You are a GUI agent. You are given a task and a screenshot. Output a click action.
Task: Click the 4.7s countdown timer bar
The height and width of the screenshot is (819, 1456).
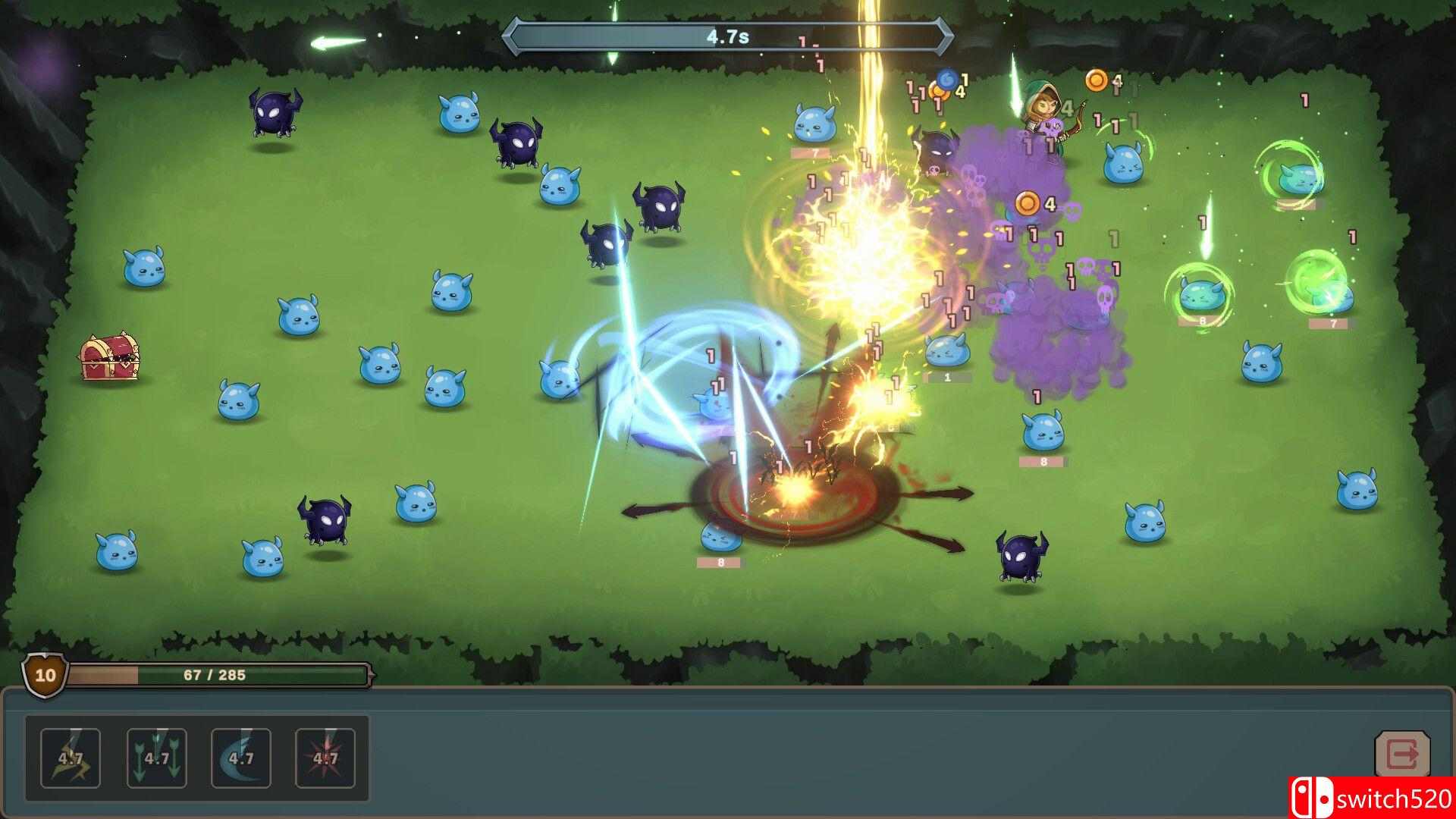pyautogui.click(x=726, y=33)
